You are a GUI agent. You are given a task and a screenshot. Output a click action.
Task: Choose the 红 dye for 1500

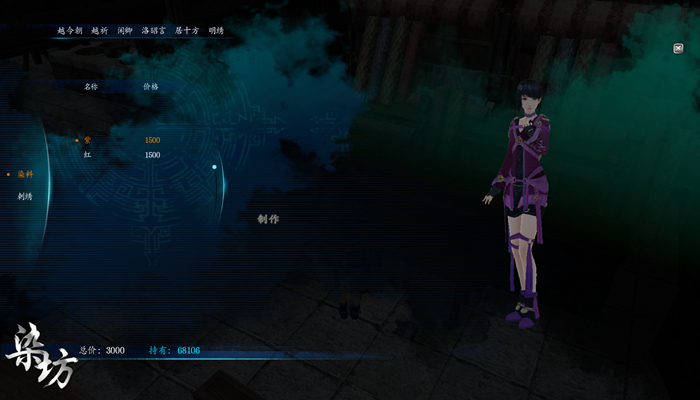point(88,156)
